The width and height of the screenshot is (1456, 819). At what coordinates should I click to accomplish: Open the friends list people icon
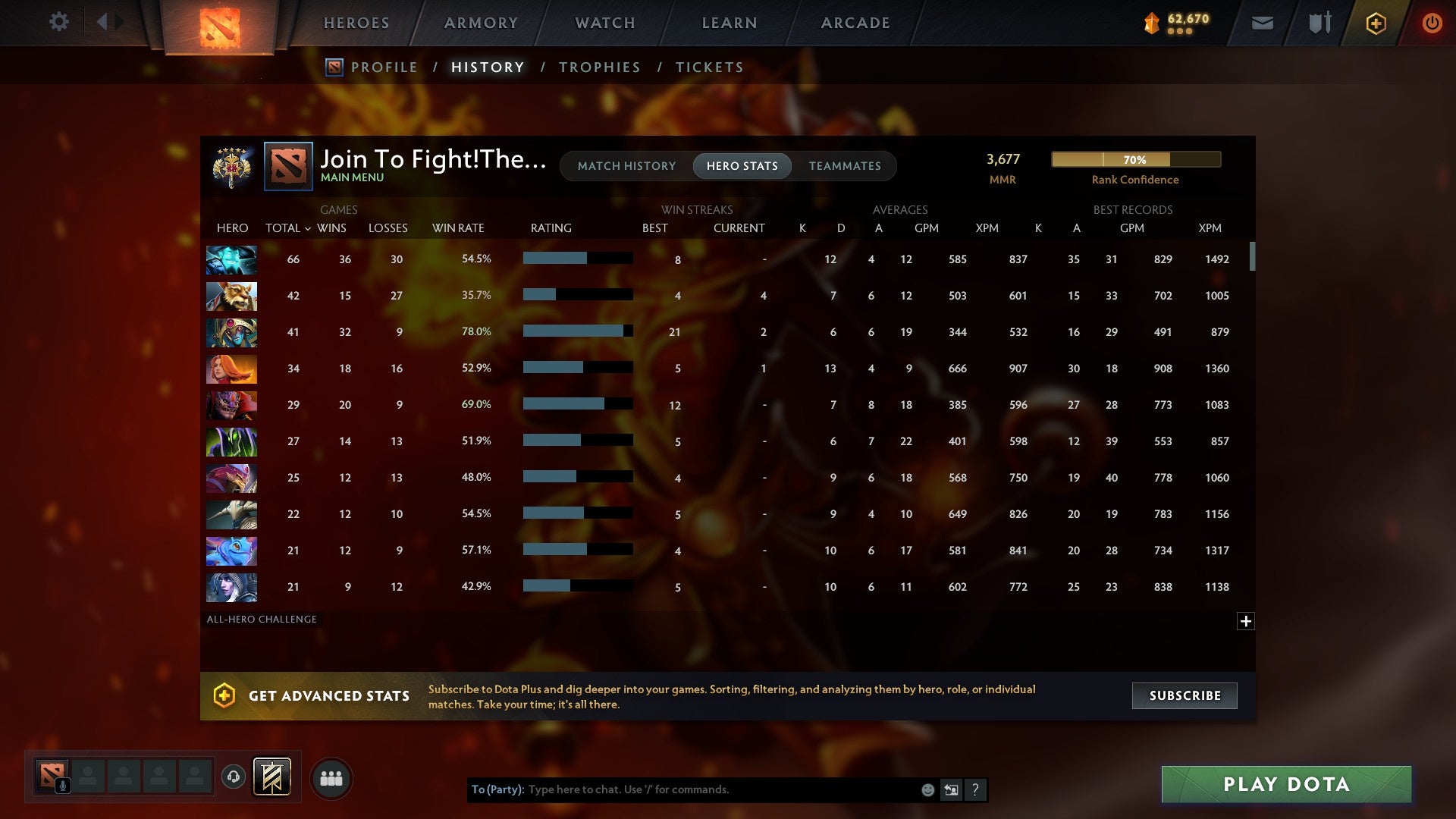click(331, 777)
